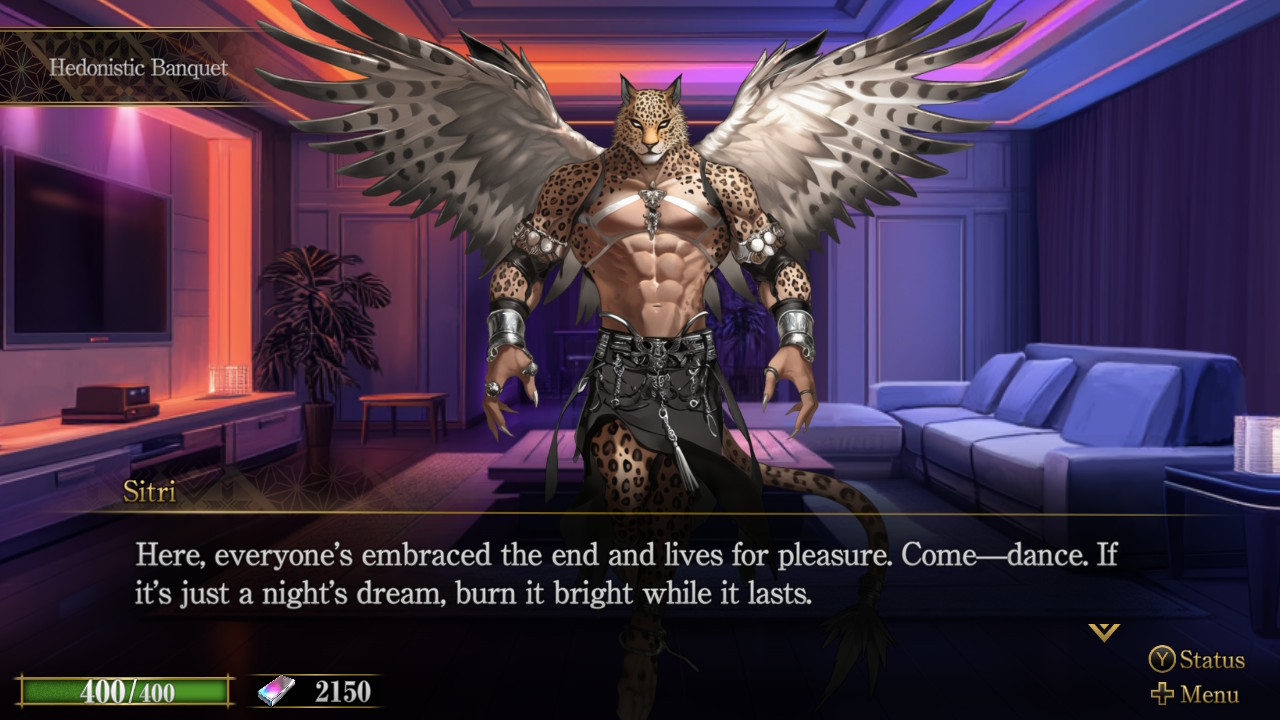Advance dialogue with the yellow chevron arrow
Image resolution: width=1280 pixels, height=720 pixels.
[x=1104, y=631]
